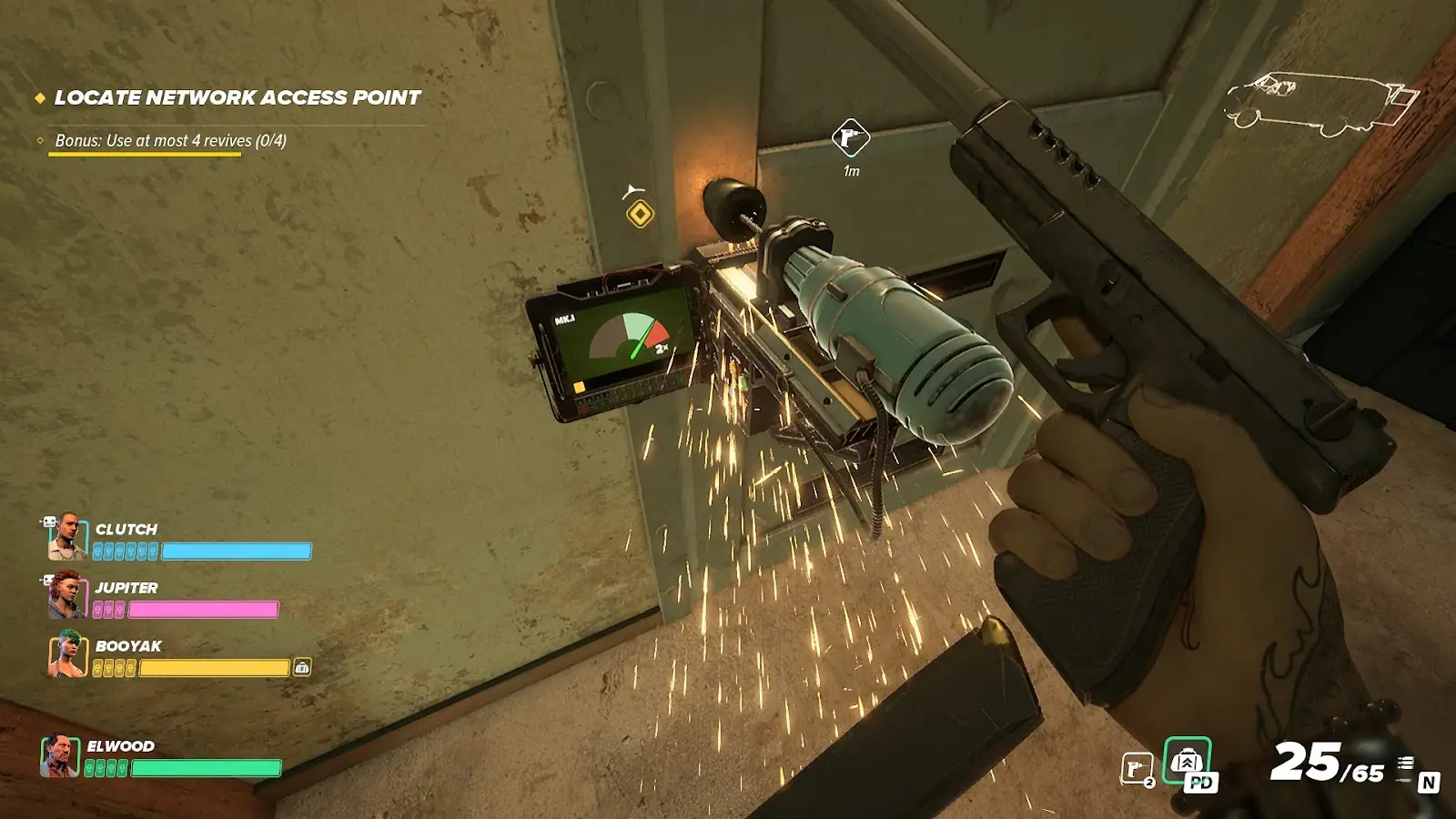Click the yellow diamond objective marker
1456x819 pixels.
[641, 214]
